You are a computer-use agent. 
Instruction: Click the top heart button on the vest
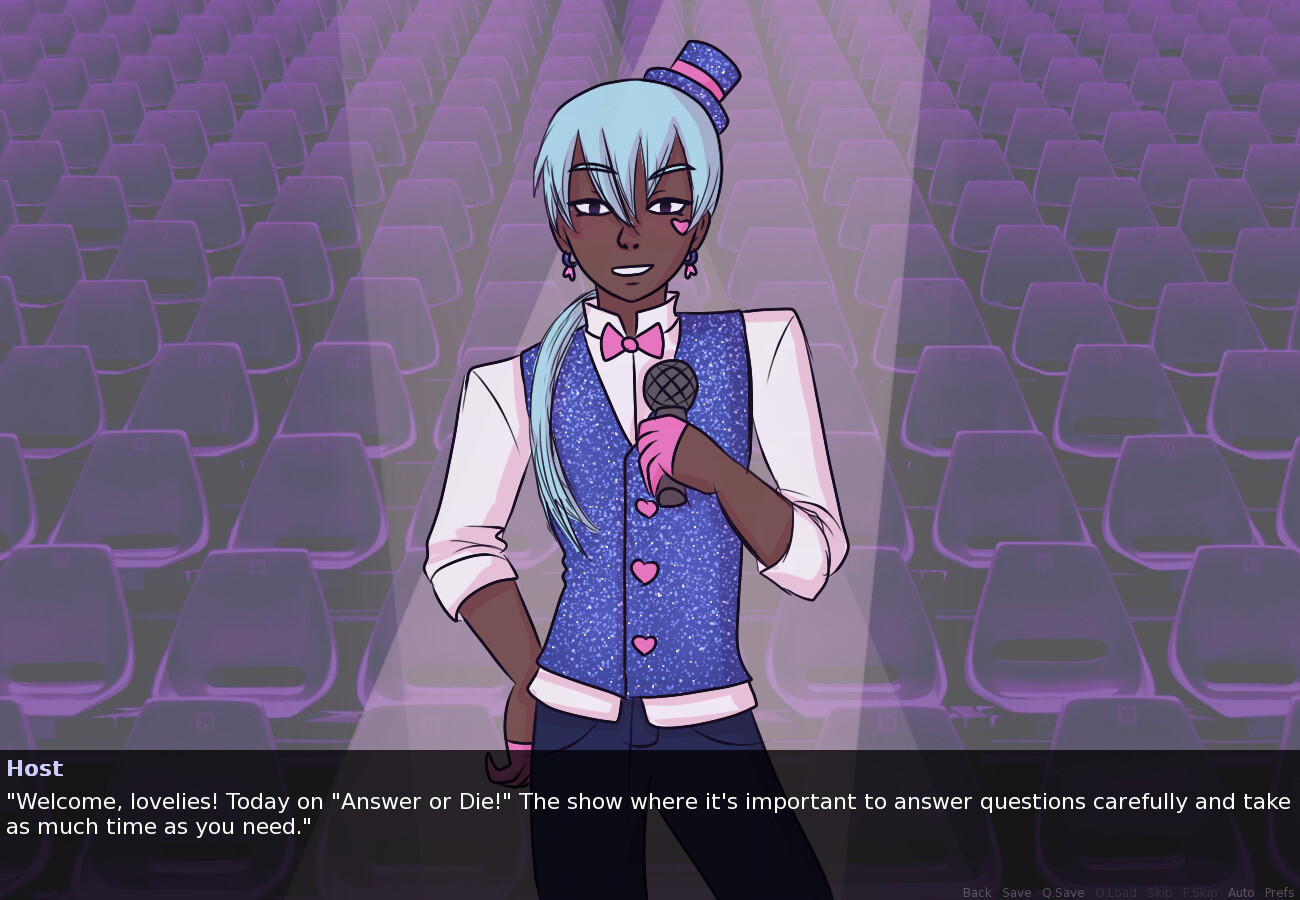(x=645, y=508)
